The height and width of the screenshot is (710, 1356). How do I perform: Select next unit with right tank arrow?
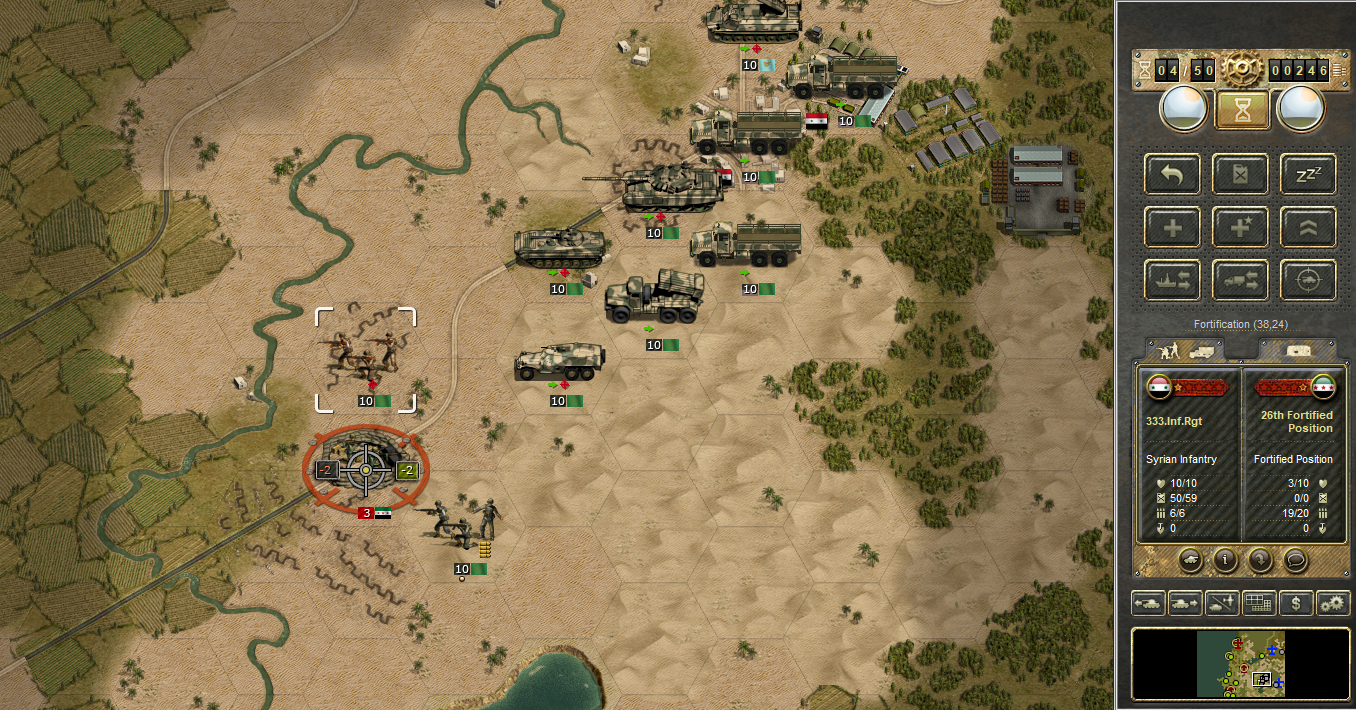pos(1184,603)
